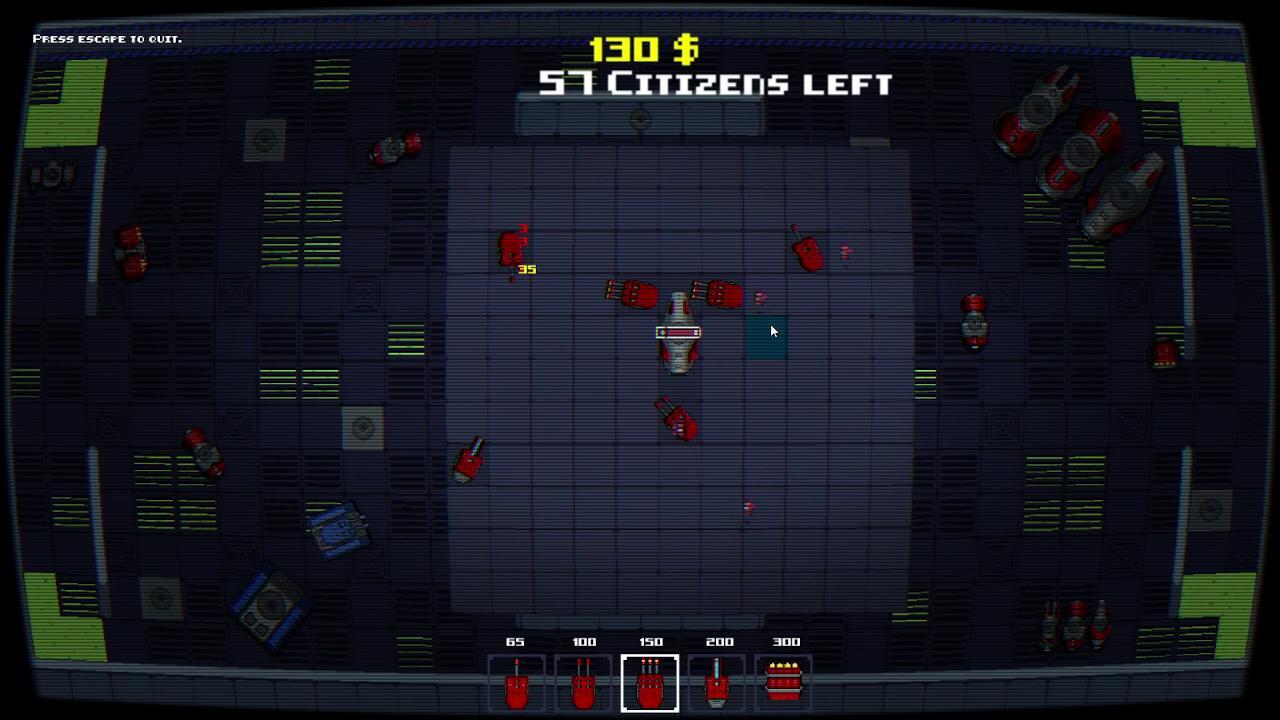Click the Press escape to quit text
The width and height of the screenshot is (1280, 720).
tap(108, 38)
